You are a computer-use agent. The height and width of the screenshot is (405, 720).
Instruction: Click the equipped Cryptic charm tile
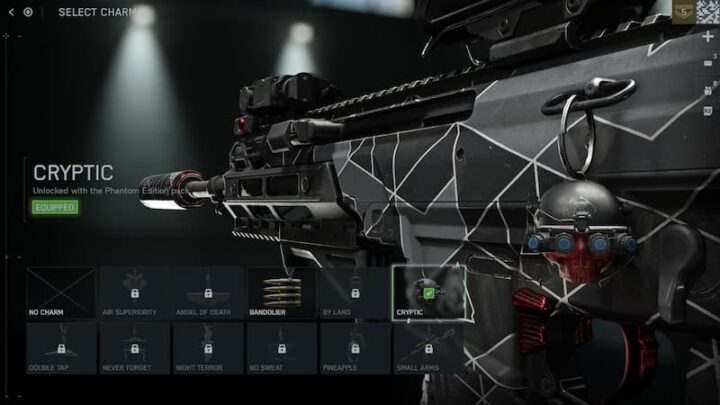(x=428, y=292)
